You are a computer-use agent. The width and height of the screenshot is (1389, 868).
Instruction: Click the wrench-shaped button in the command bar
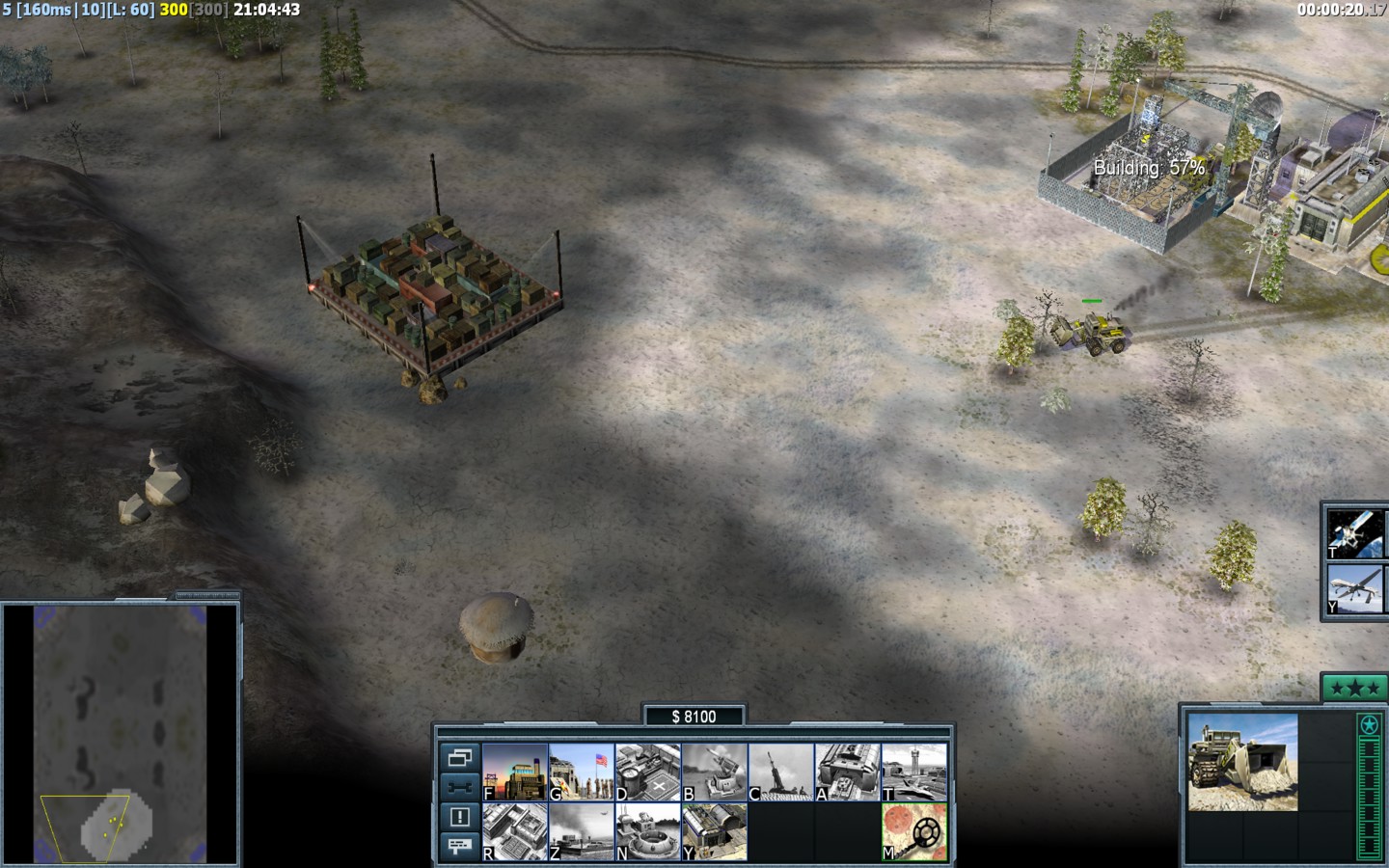[459, 787]
